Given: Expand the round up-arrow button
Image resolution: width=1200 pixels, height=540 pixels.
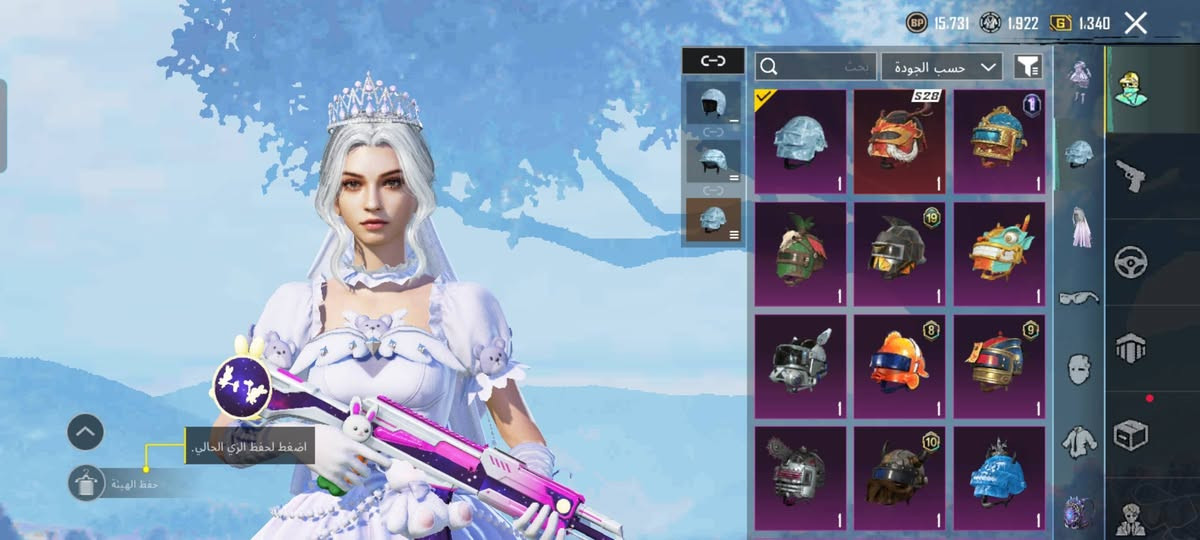Looking at the screenshot, I should click(85, 432).
